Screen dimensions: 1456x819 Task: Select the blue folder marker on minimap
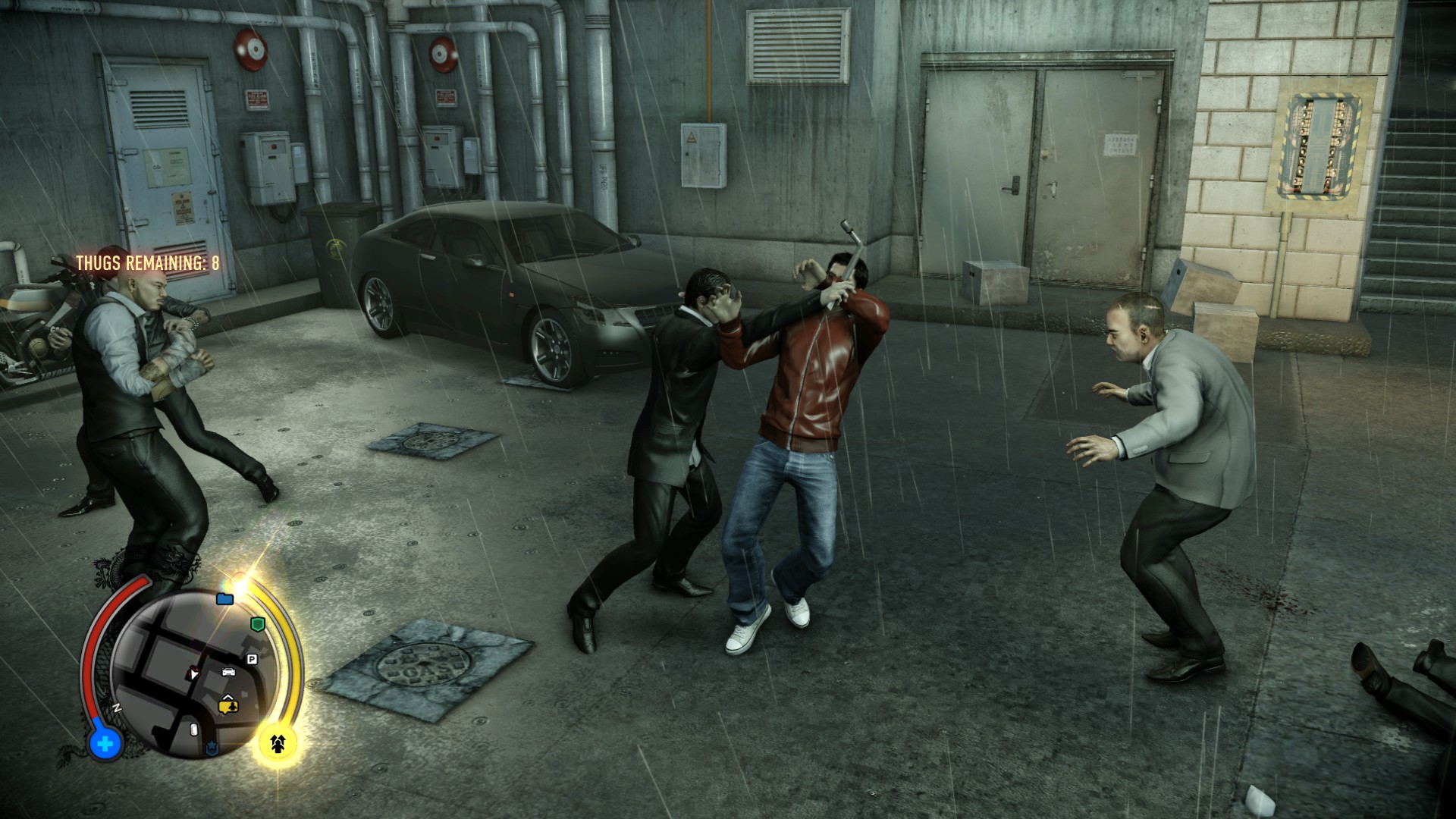pos(224,599)
